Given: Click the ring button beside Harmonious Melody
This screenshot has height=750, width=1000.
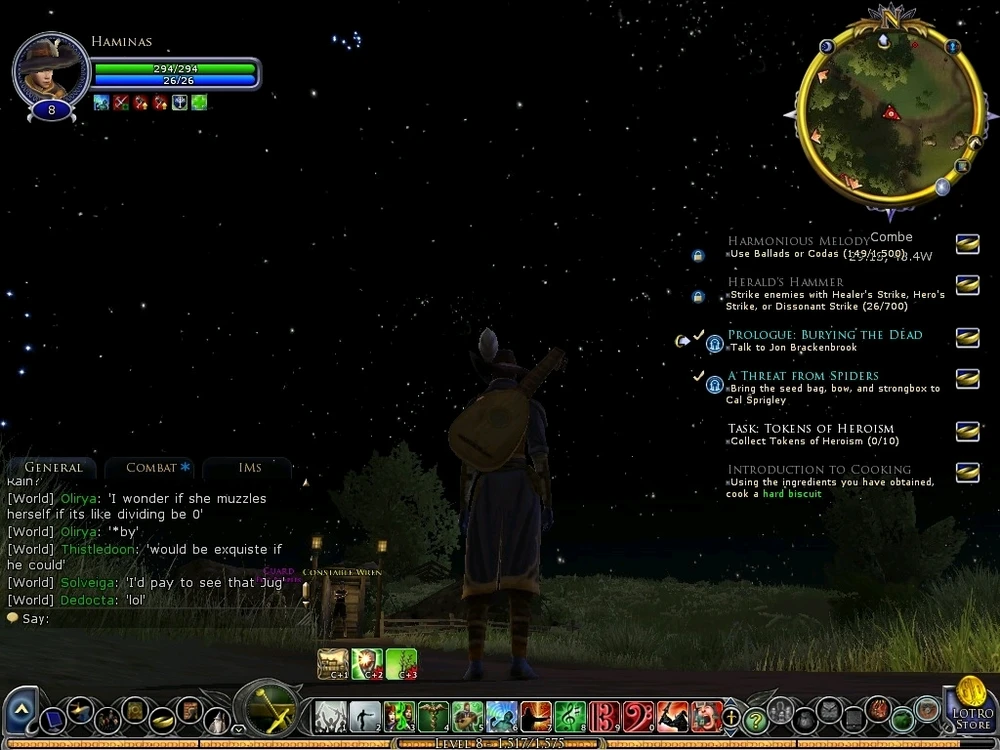Looking at the screenshot, I should pyautogui.click(x=967, y=244).
